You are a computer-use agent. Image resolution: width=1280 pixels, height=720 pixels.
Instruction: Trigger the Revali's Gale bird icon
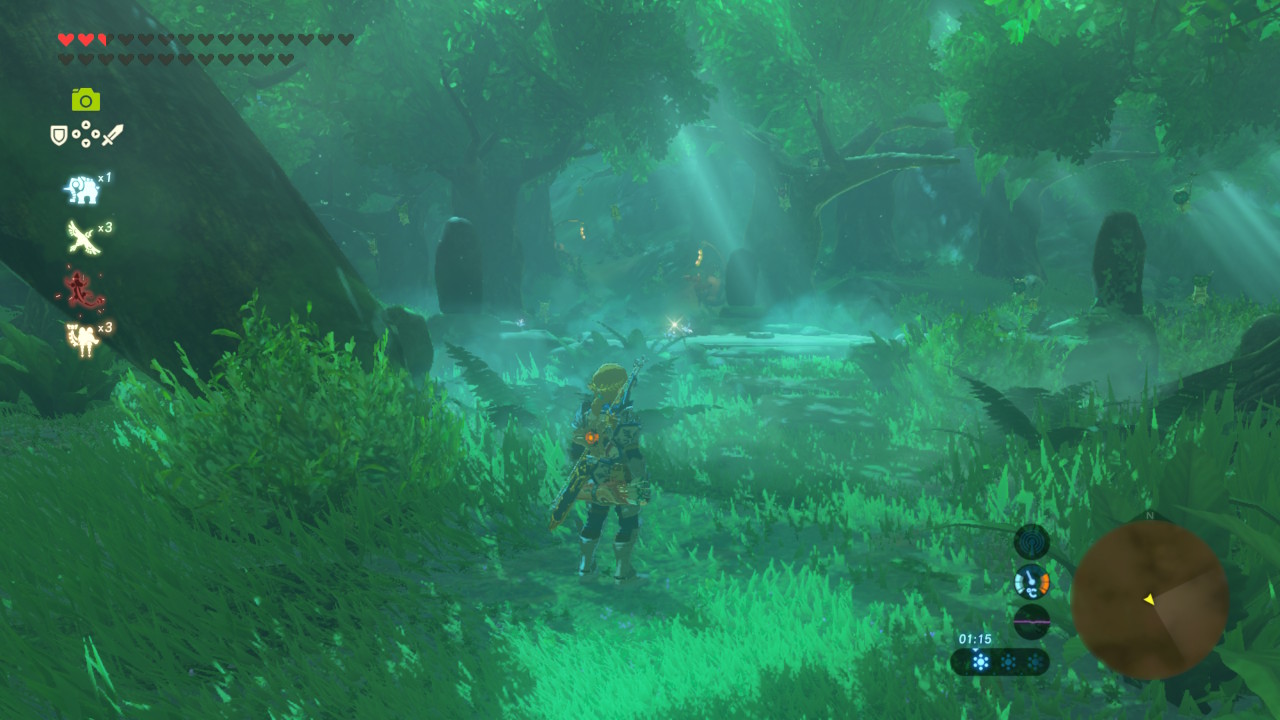tap(82, 237)
